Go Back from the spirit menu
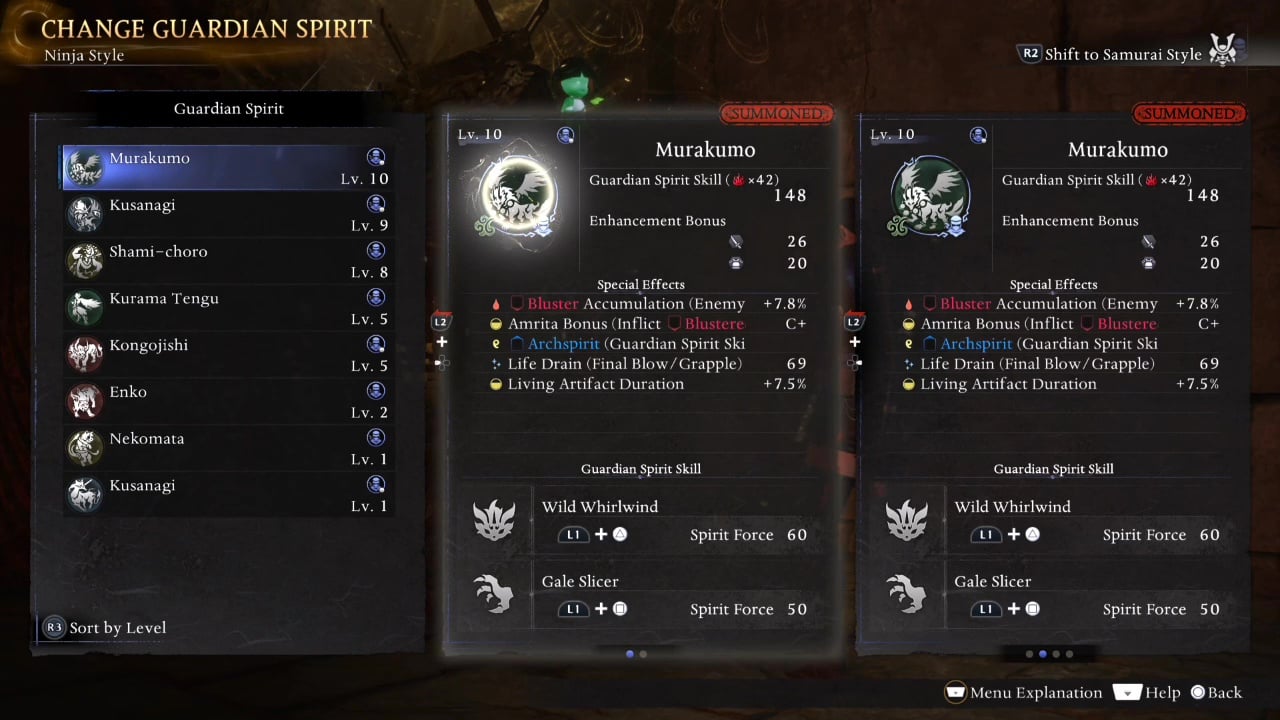The image size is (1280, 720). [x=1215, y=692]
